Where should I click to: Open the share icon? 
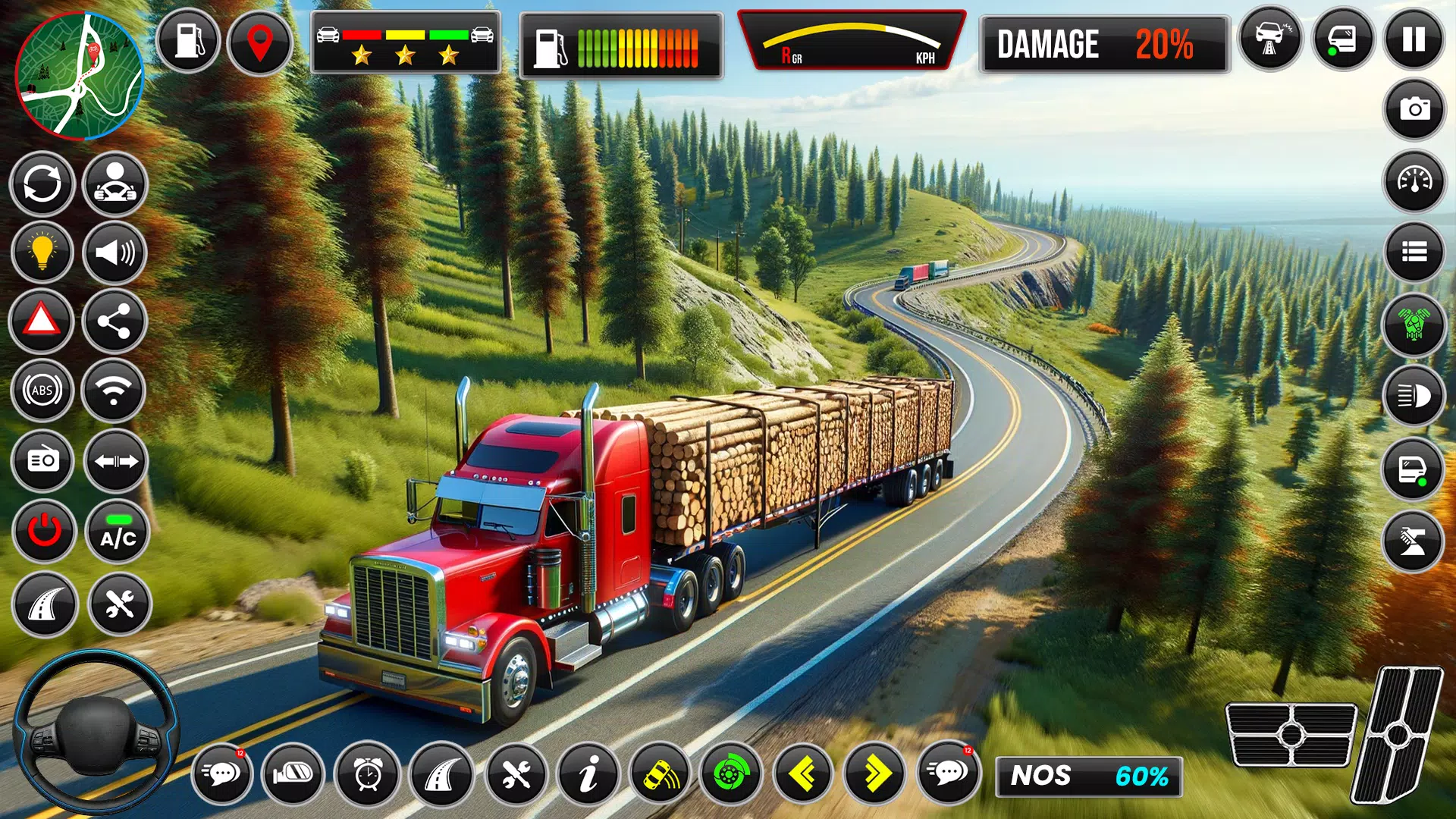pyautogui.click(x=115, y=322)
